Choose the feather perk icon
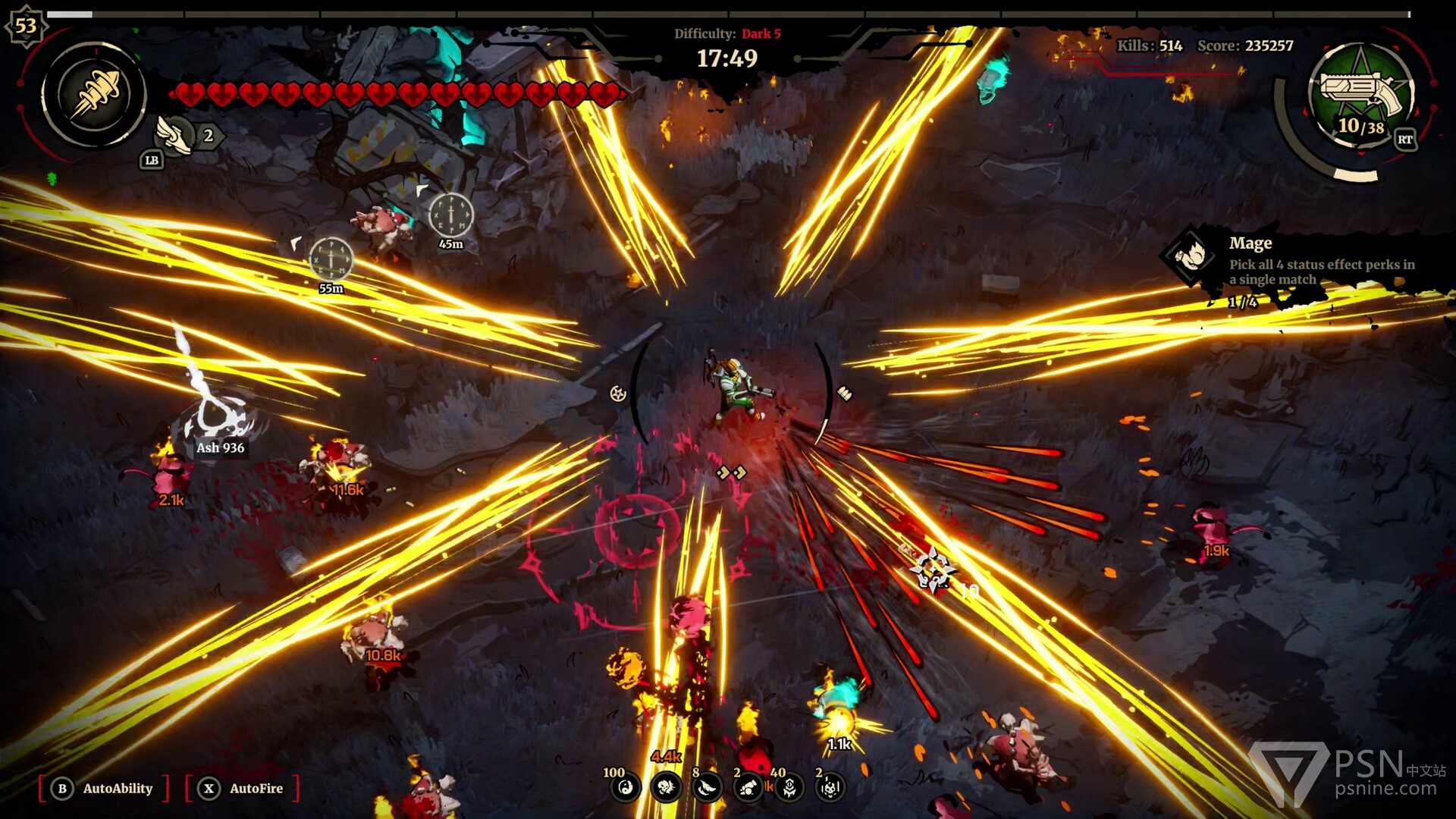This screenshot has width=1456, height=819. click(x=707, y=789)
